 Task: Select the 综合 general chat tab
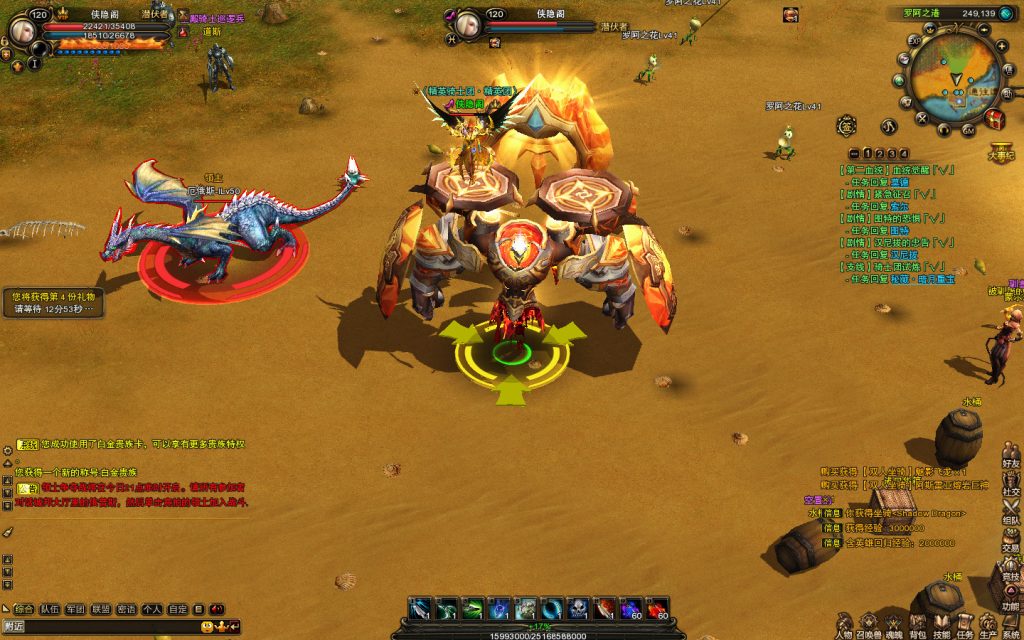[x=23, y=608]
